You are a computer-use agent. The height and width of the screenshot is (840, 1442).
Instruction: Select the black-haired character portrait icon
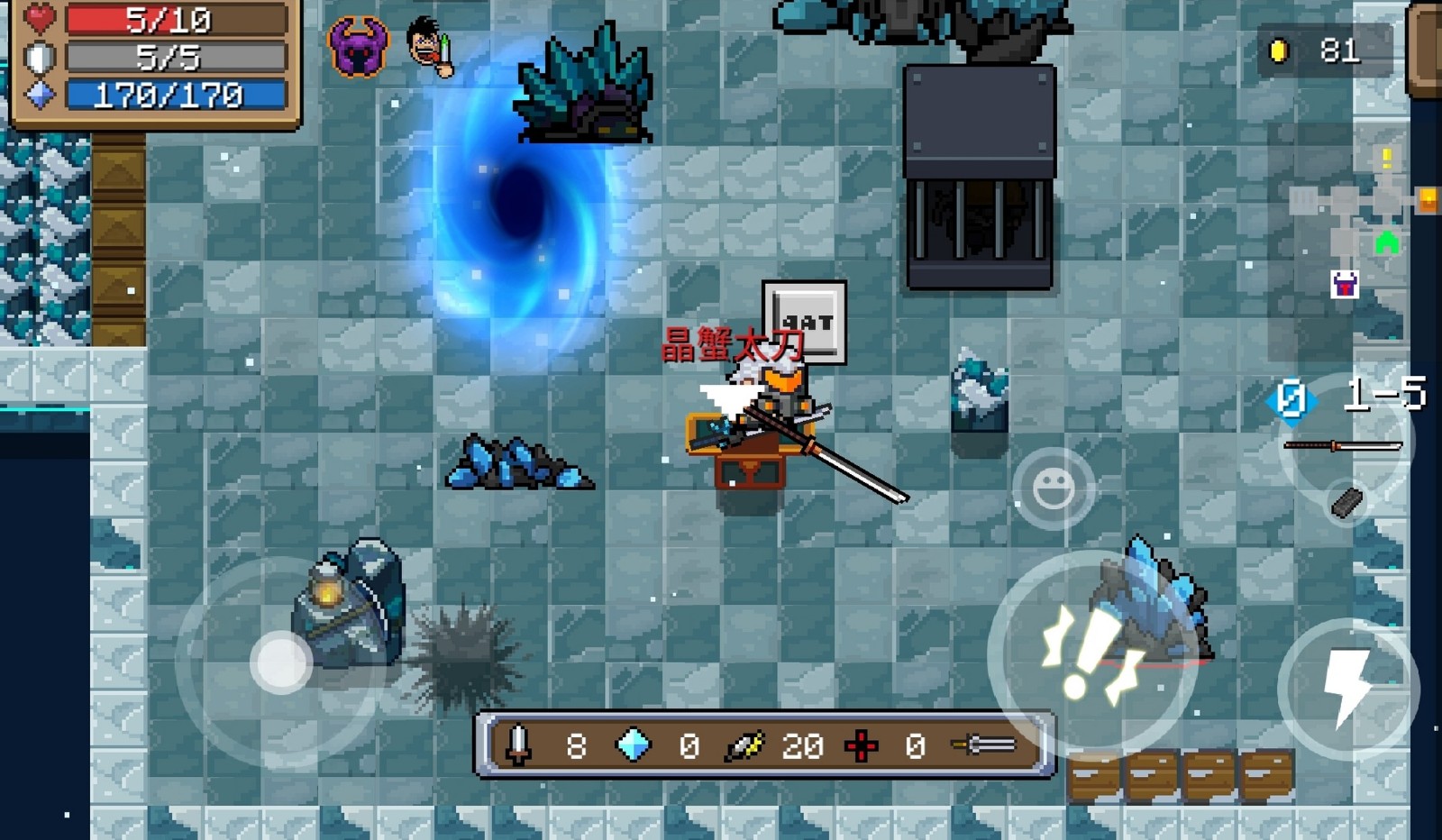coord(429,45)
